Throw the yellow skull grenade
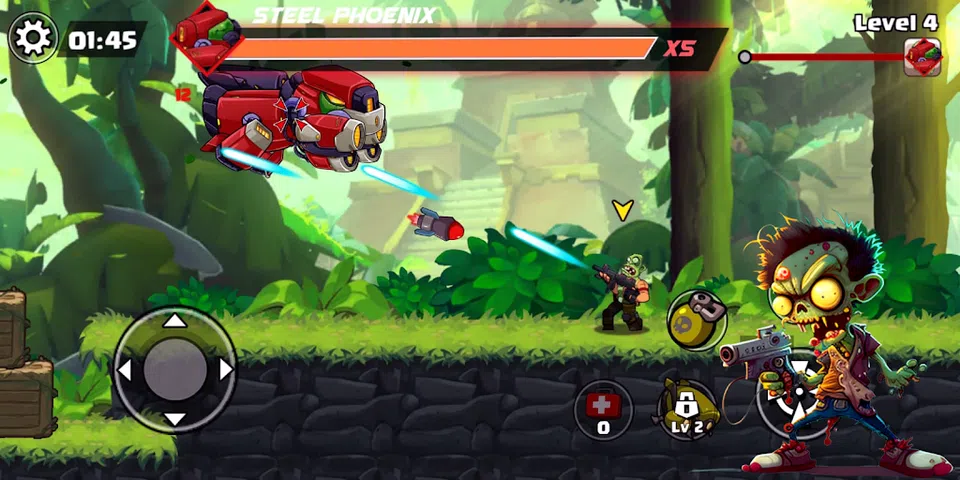This screenshot has height=480, width=960. (x=696, y=320)
